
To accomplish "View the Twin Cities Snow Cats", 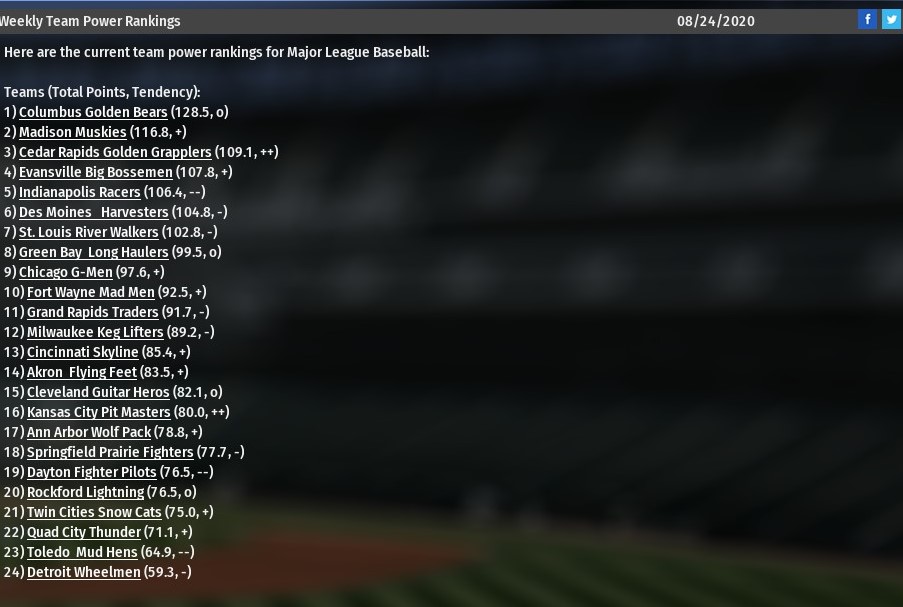I will (94, 512).
